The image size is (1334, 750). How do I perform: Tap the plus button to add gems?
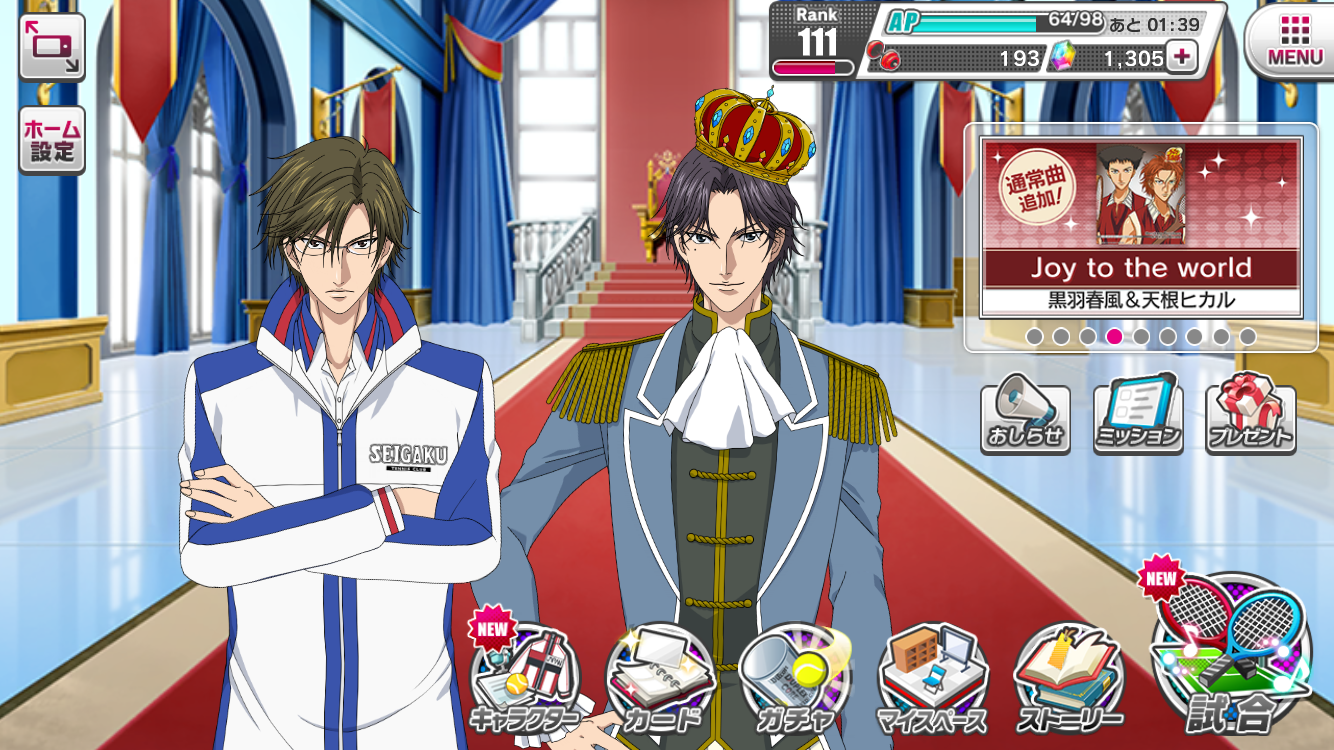(1181, 57)
